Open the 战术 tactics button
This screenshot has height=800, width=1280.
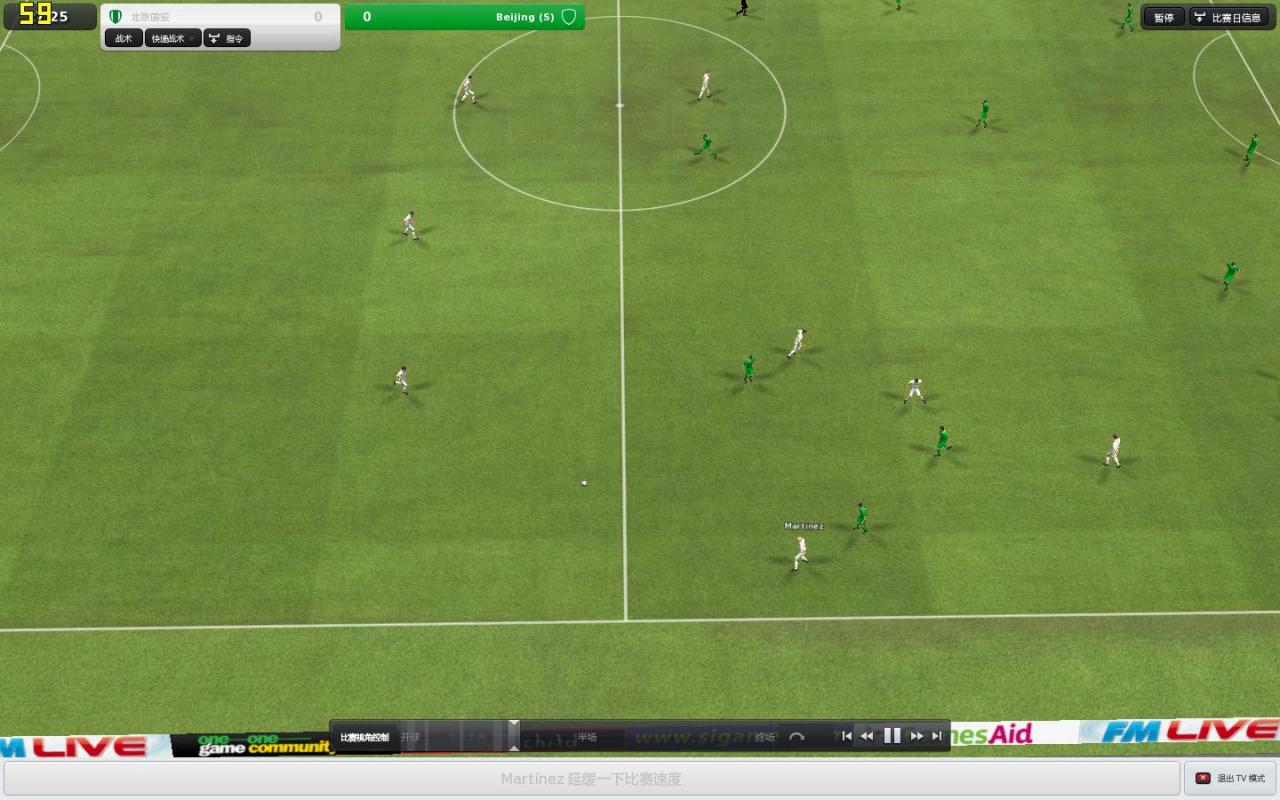coord(124,38)
